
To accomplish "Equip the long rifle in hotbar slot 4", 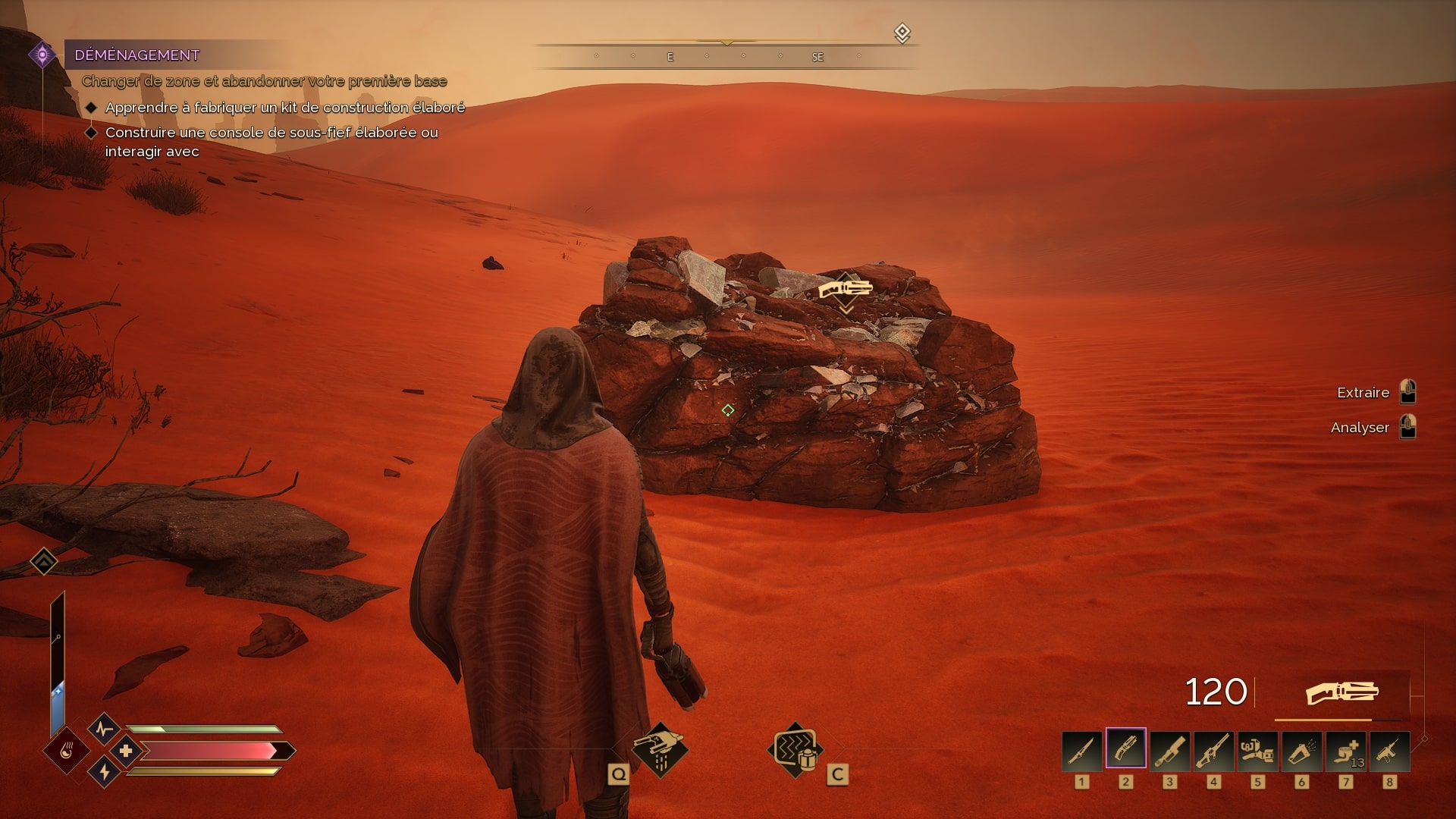I will point(1213,751).
